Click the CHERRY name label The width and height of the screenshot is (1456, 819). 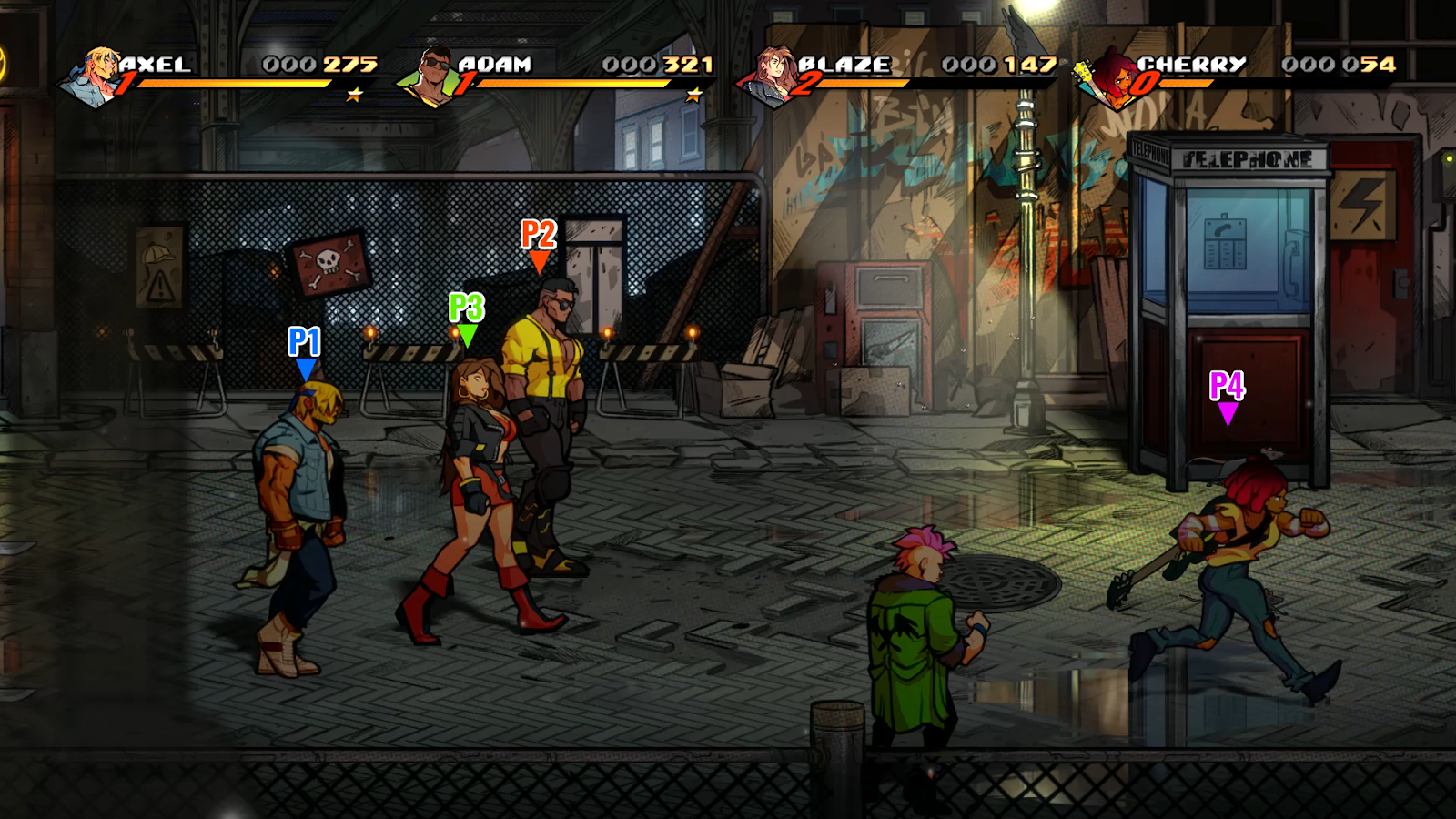coord(1192,64)
